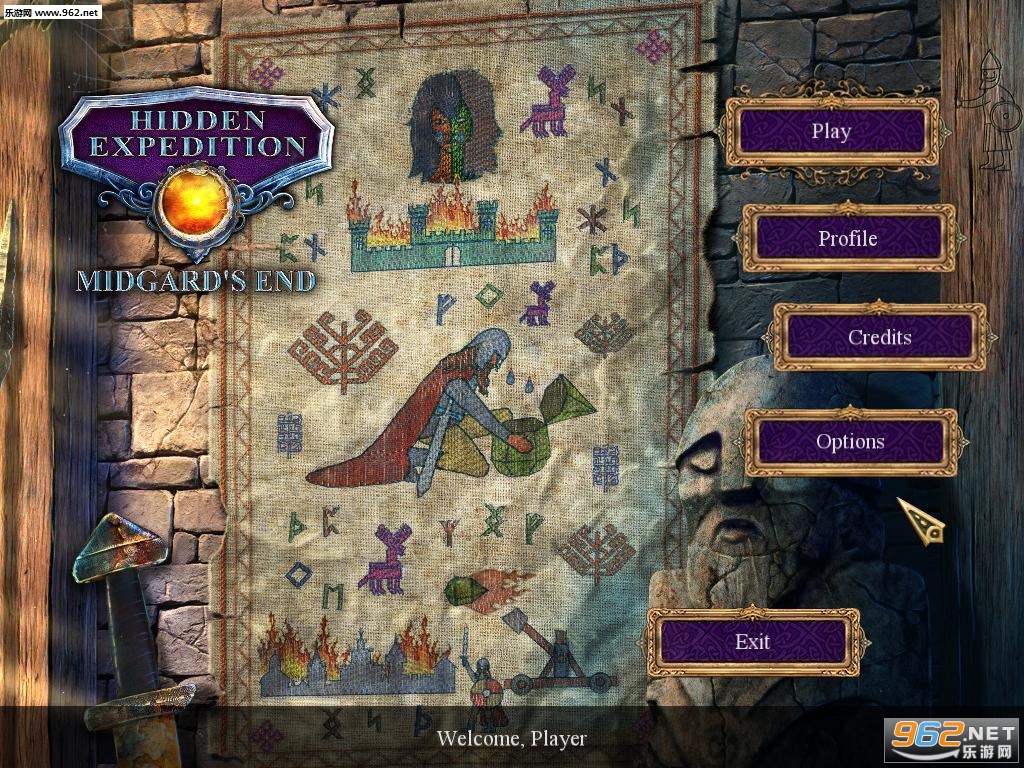The height and width of the screenshot is (768, 1024).
Task: Start the game with Play
Action: tap(831, 131)
